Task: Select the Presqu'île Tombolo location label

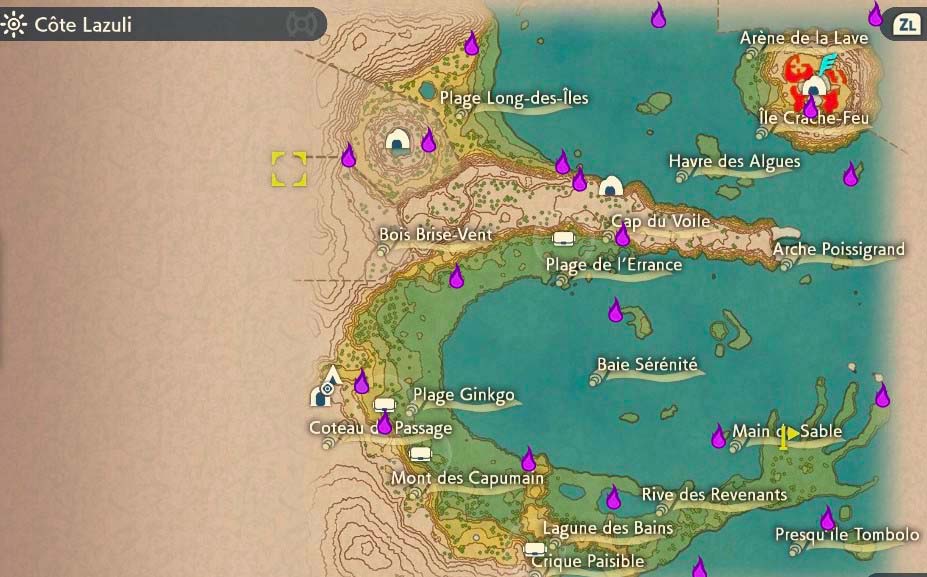Action: tap(846, 535)
